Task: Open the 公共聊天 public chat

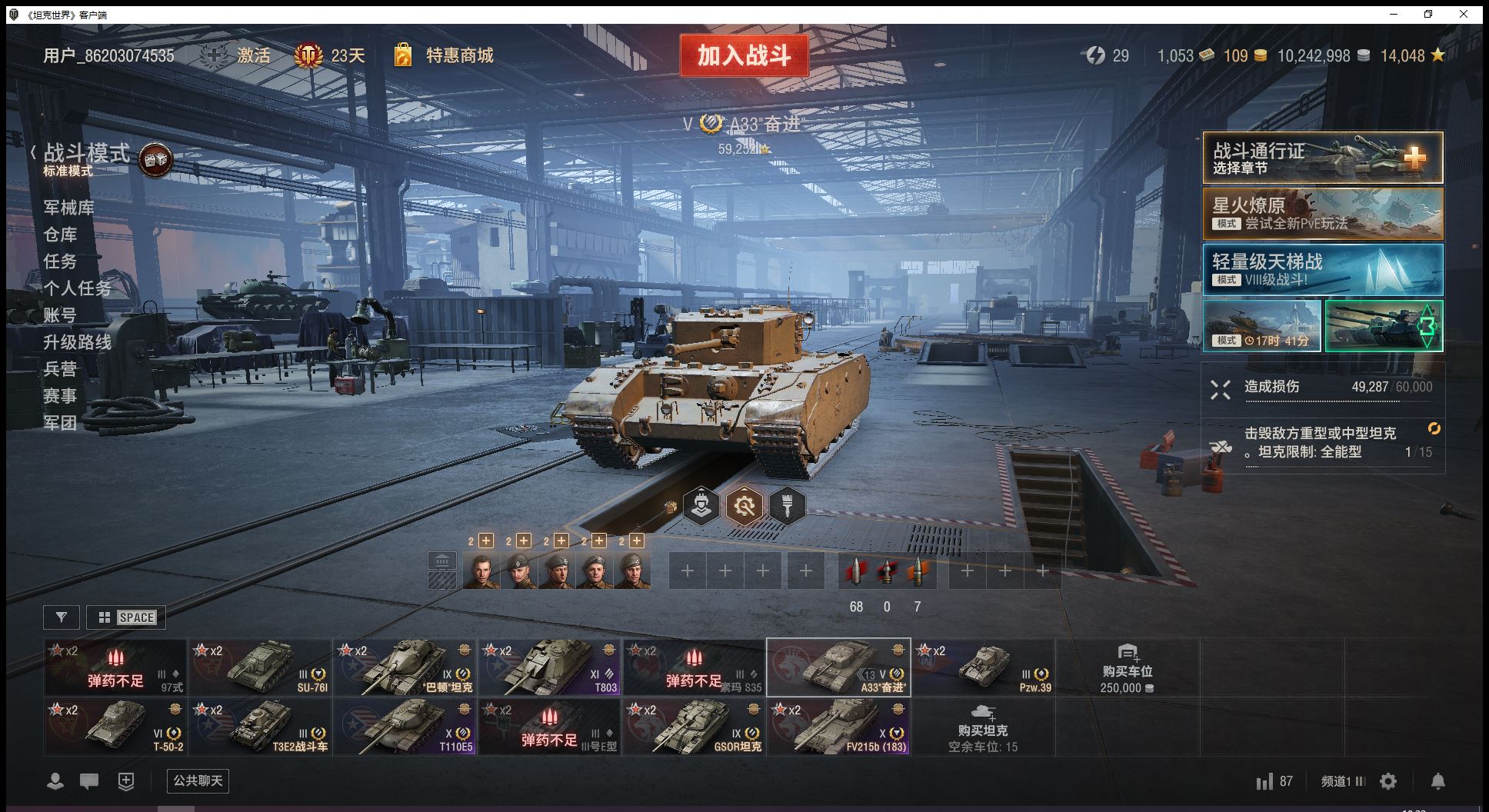Action: [198, 780]
